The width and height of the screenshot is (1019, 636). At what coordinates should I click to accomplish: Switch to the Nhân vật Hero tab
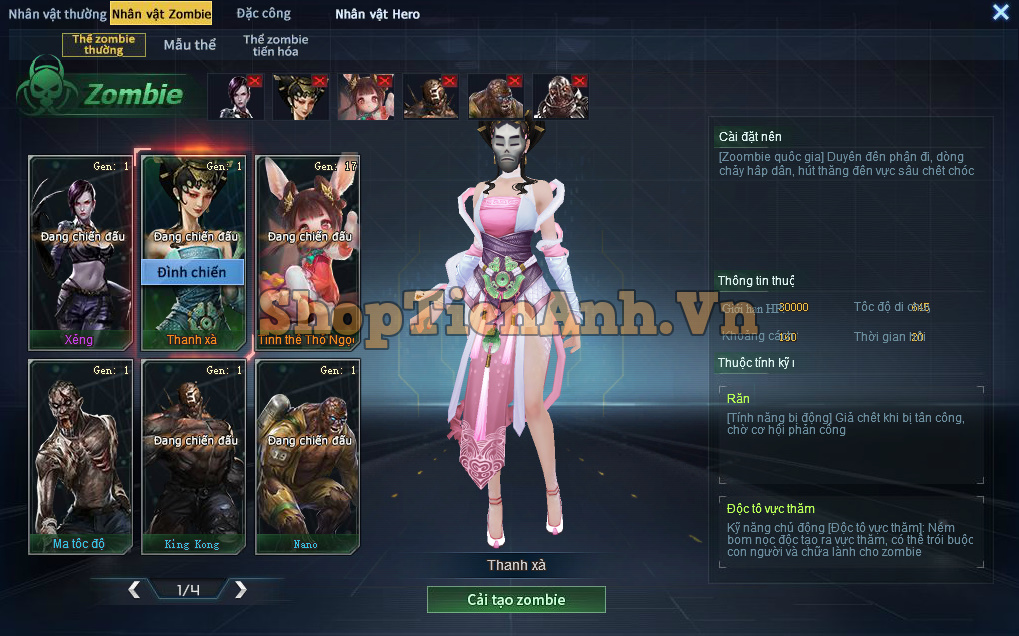(377, 14)
